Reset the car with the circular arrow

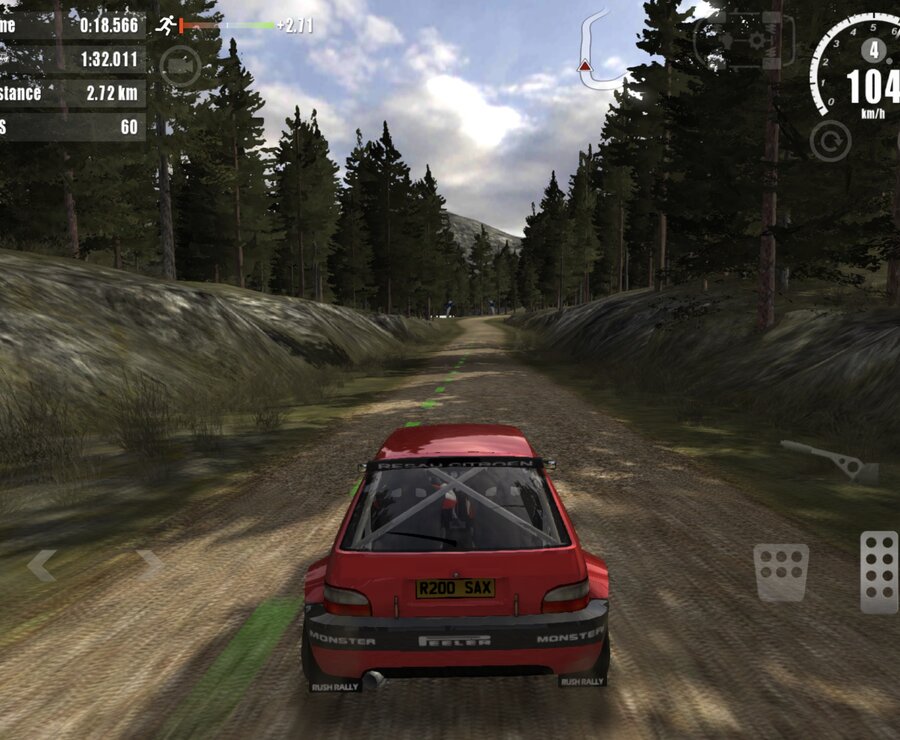(x=829, y=141)
